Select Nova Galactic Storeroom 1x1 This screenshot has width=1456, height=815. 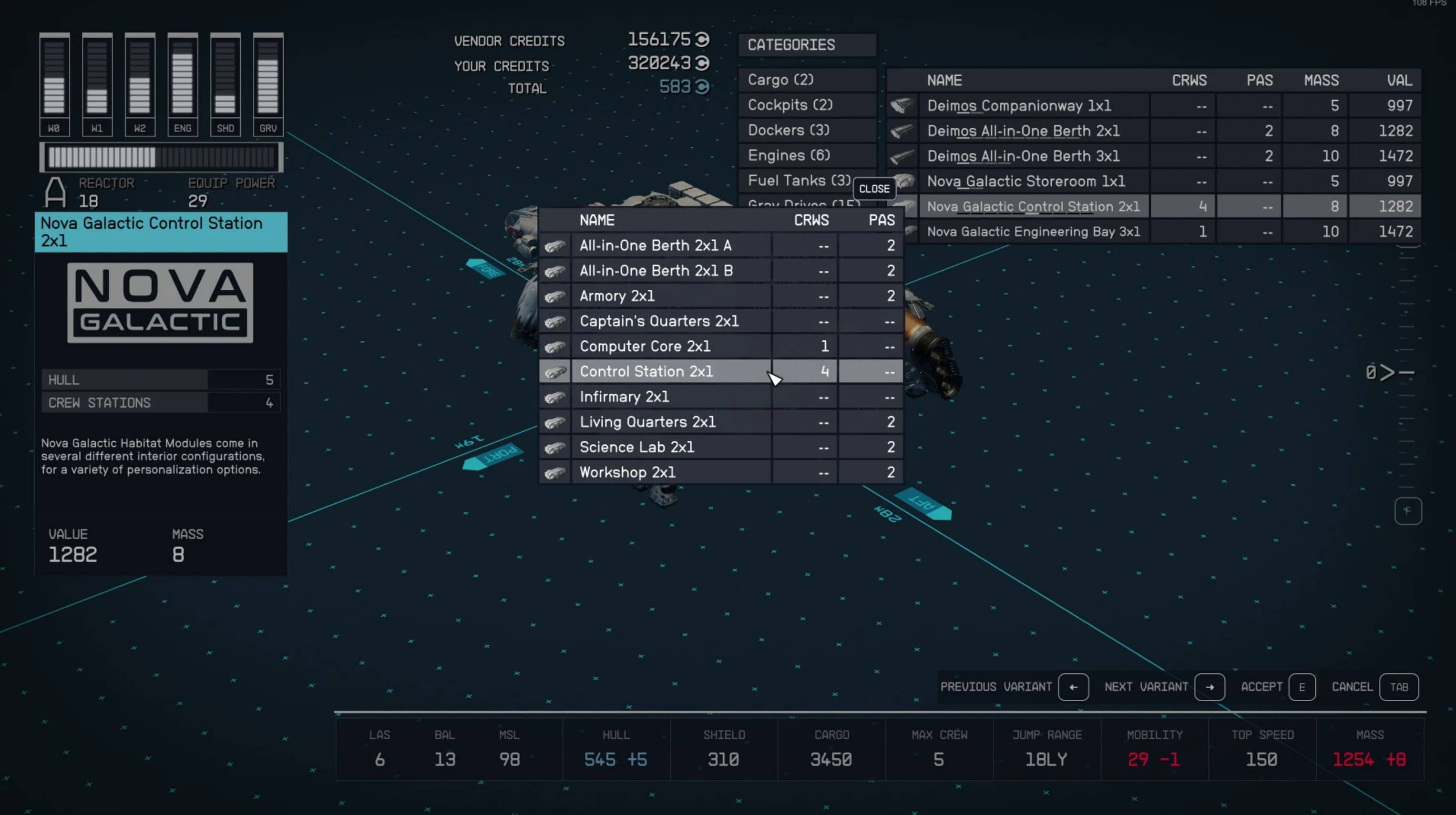pyautogui.click(x=1025, y=182)
